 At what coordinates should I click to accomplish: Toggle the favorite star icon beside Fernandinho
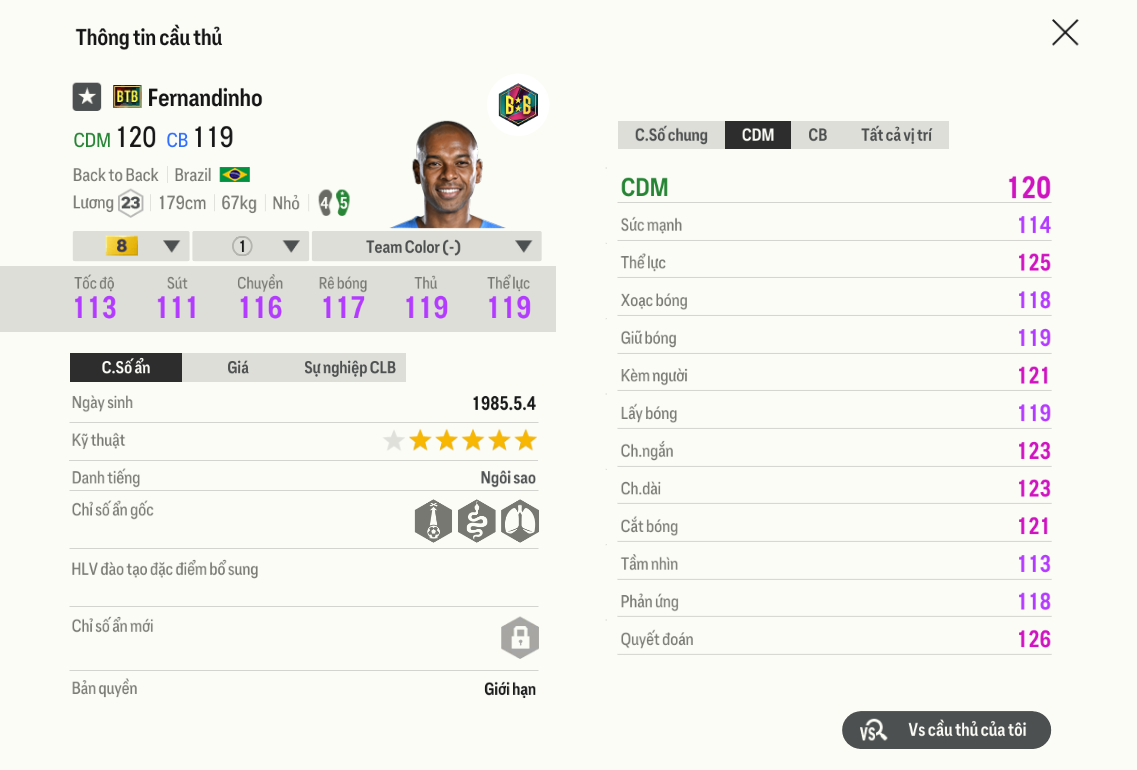point(87,97)
